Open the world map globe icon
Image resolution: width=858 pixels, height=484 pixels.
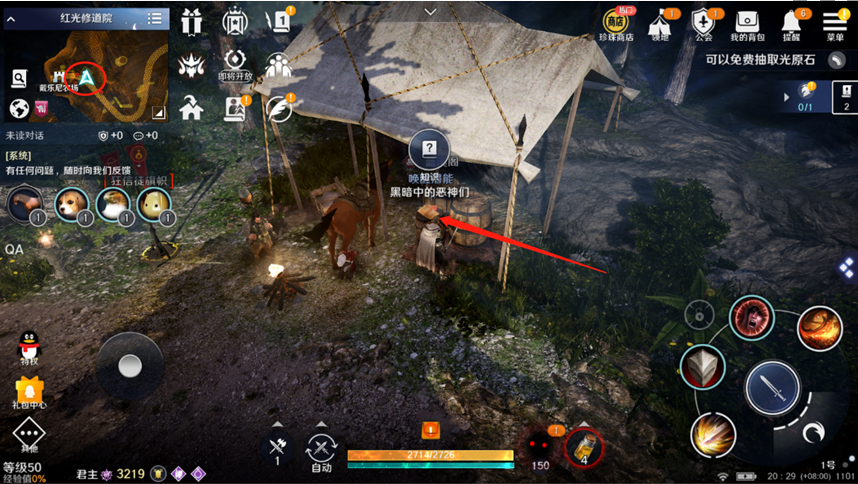(x=18, y=108)
